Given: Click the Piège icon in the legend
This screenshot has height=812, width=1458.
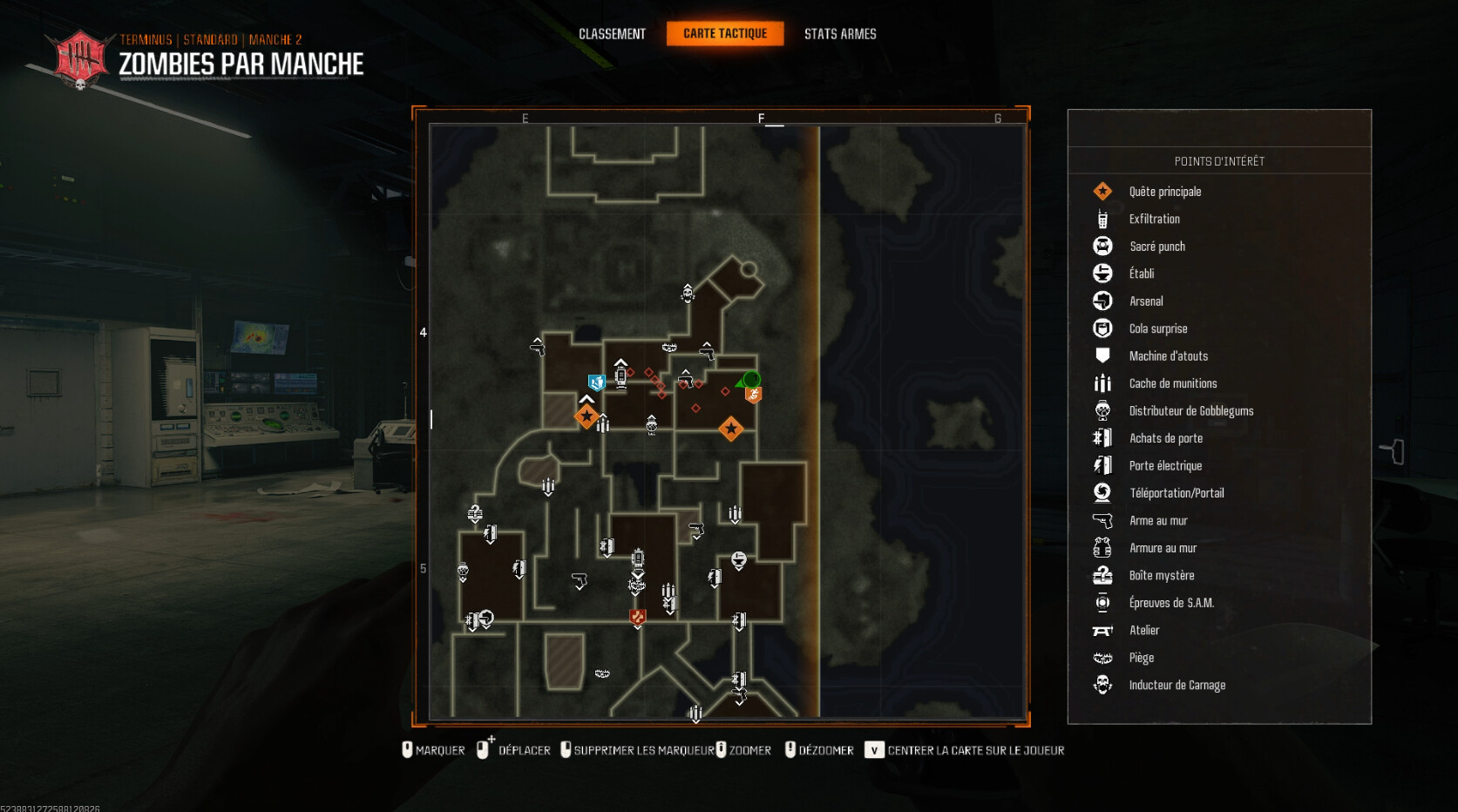Looking at the screenshot, I should (x=1102, y=657).
